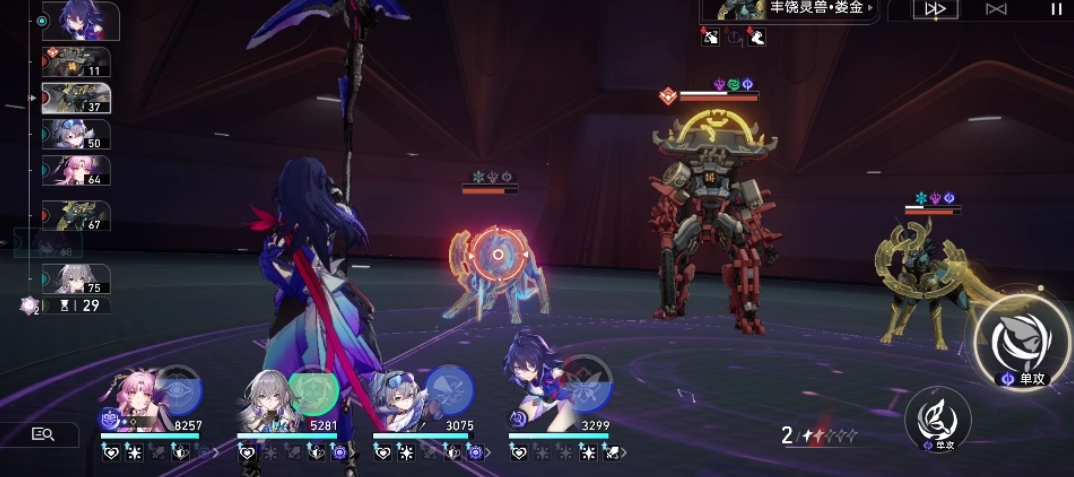Select Silver Wolf's blue ultimate icon
This screenshot has width=1074, height=477.
449,389
